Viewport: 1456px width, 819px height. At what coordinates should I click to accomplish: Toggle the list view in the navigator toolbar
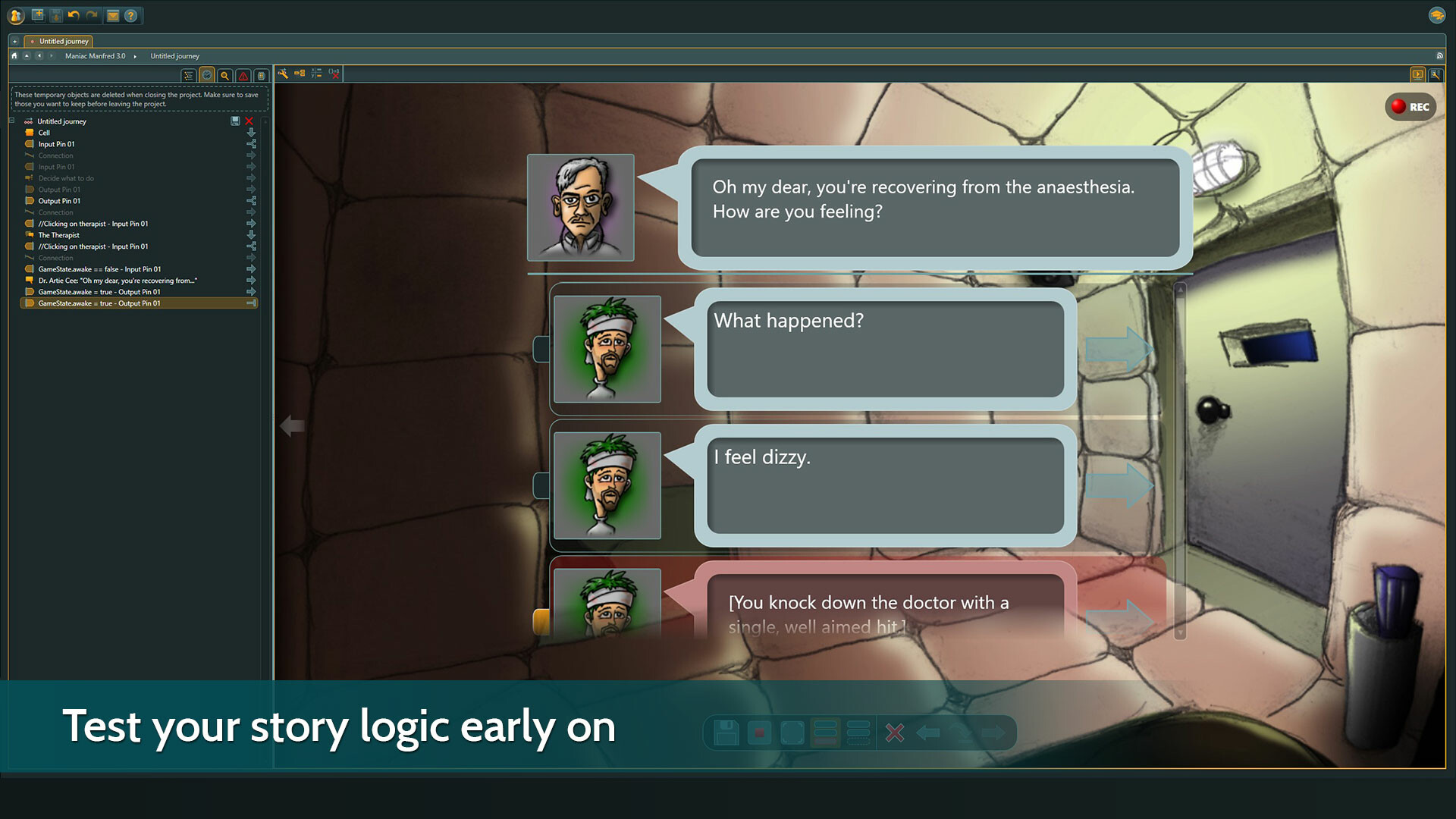pos(189,75)
